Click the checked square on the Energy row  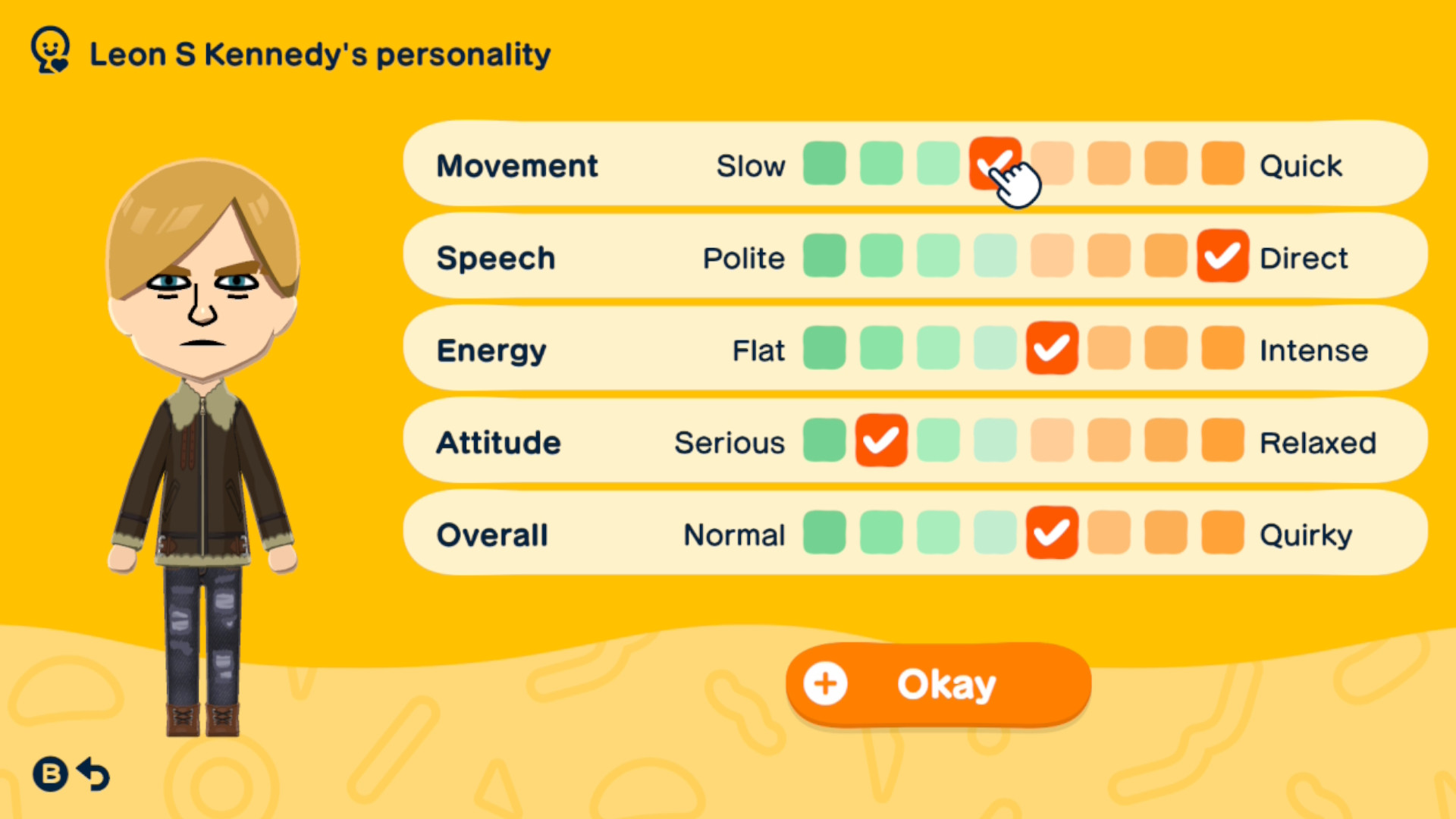1051,349
